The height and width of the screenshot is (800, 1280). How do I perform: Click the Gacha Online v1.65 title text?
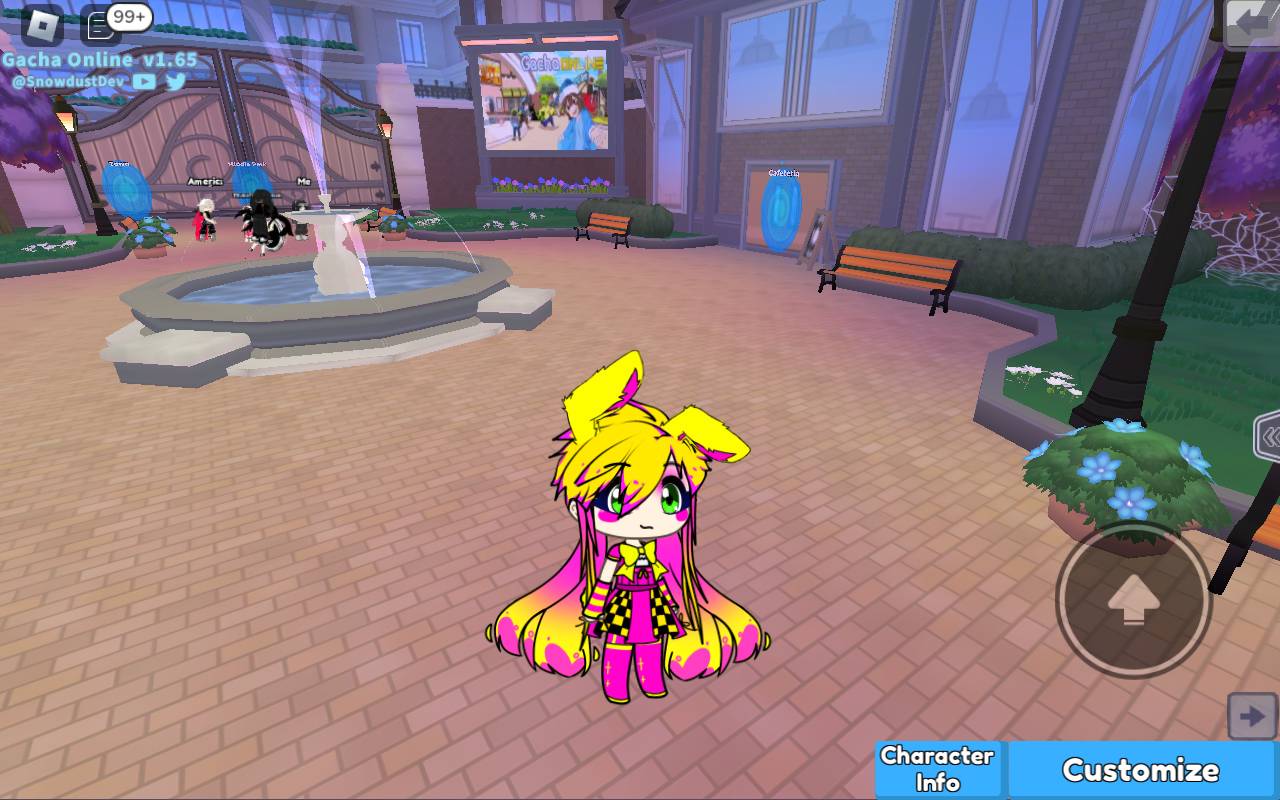(x=100, y=59)
